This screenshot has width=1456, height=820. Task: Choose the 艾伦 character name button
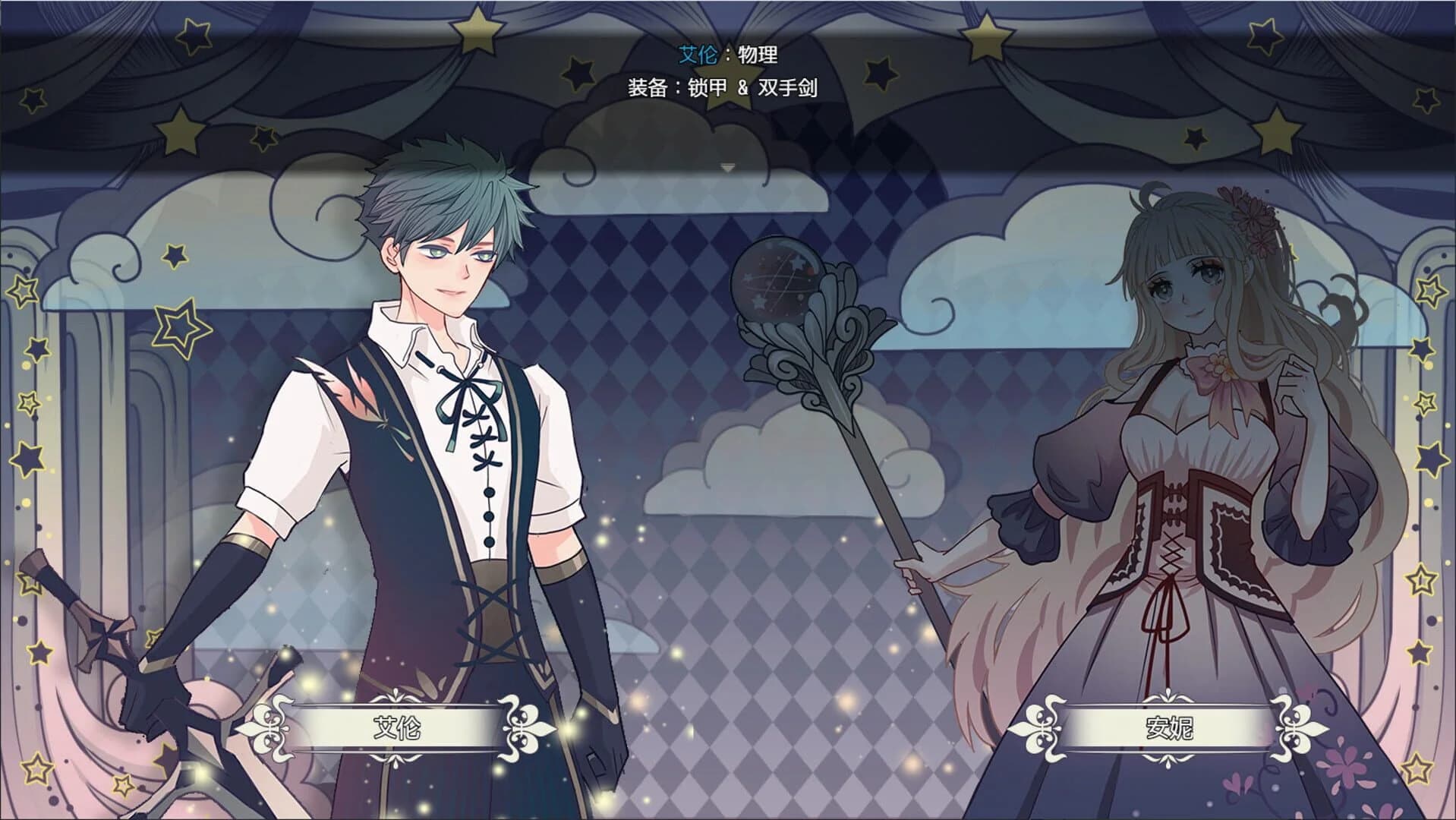(397, 729)
